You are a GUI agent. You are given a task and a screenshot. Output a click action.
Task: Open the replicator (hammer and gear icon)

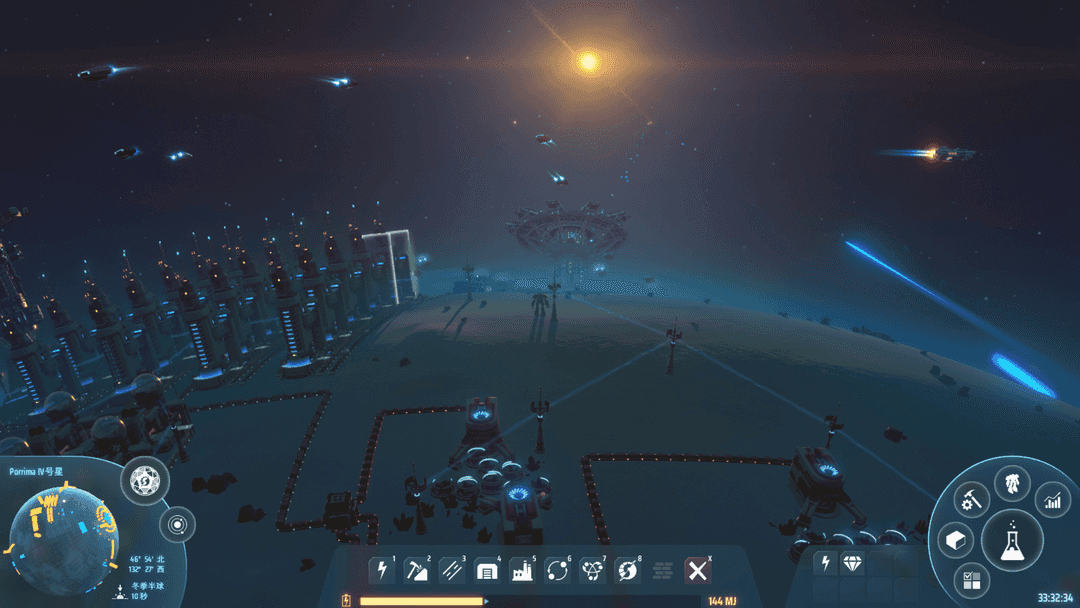971,499
